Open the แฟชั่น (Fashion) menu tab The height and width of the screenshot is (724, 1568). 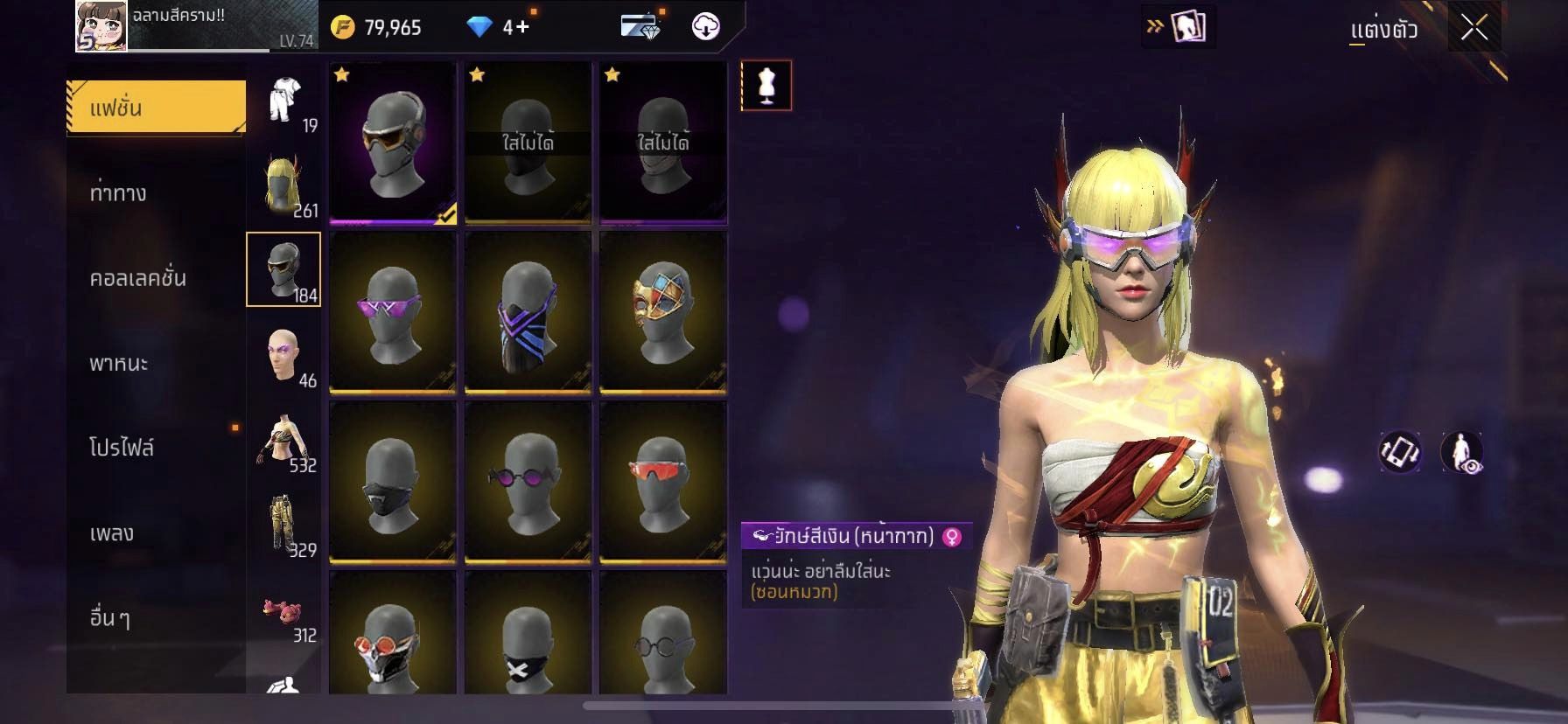click(x=156, y=108)
